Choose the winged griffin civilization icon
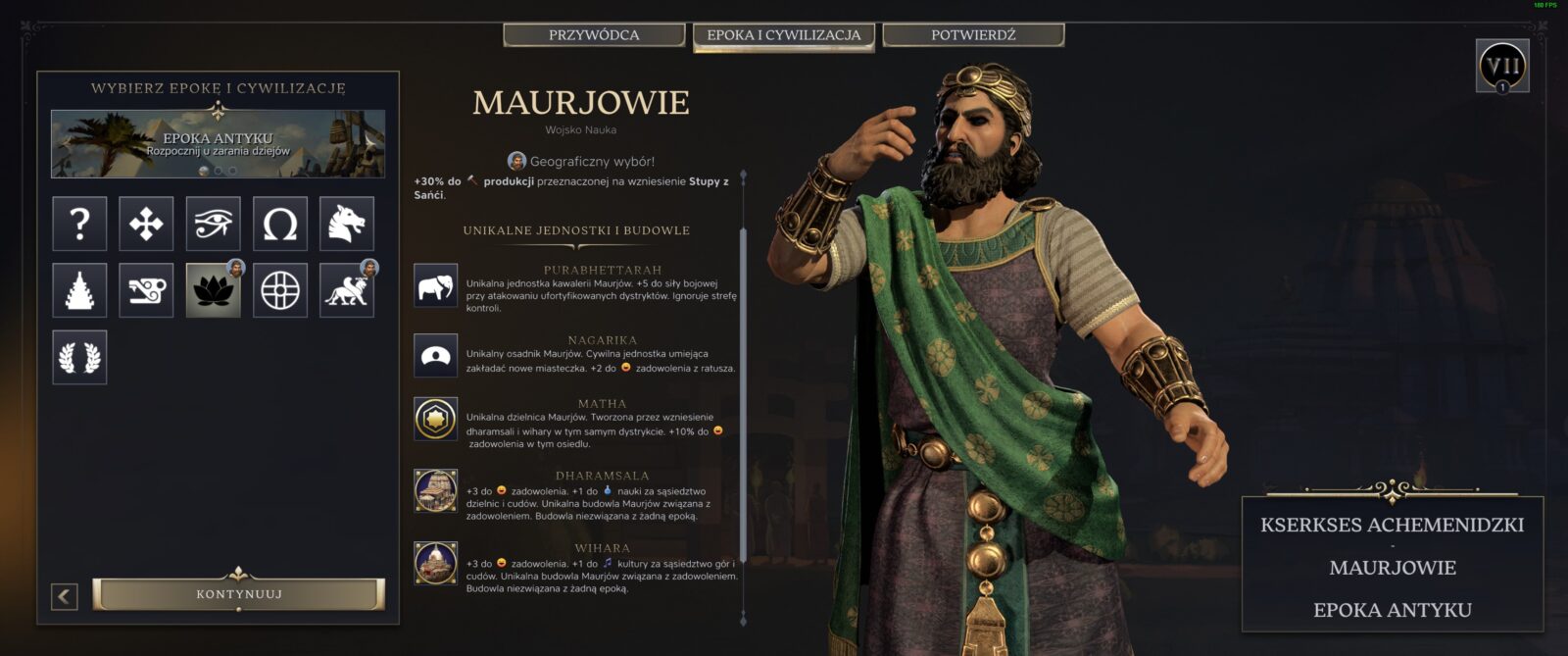 [347, 290]
